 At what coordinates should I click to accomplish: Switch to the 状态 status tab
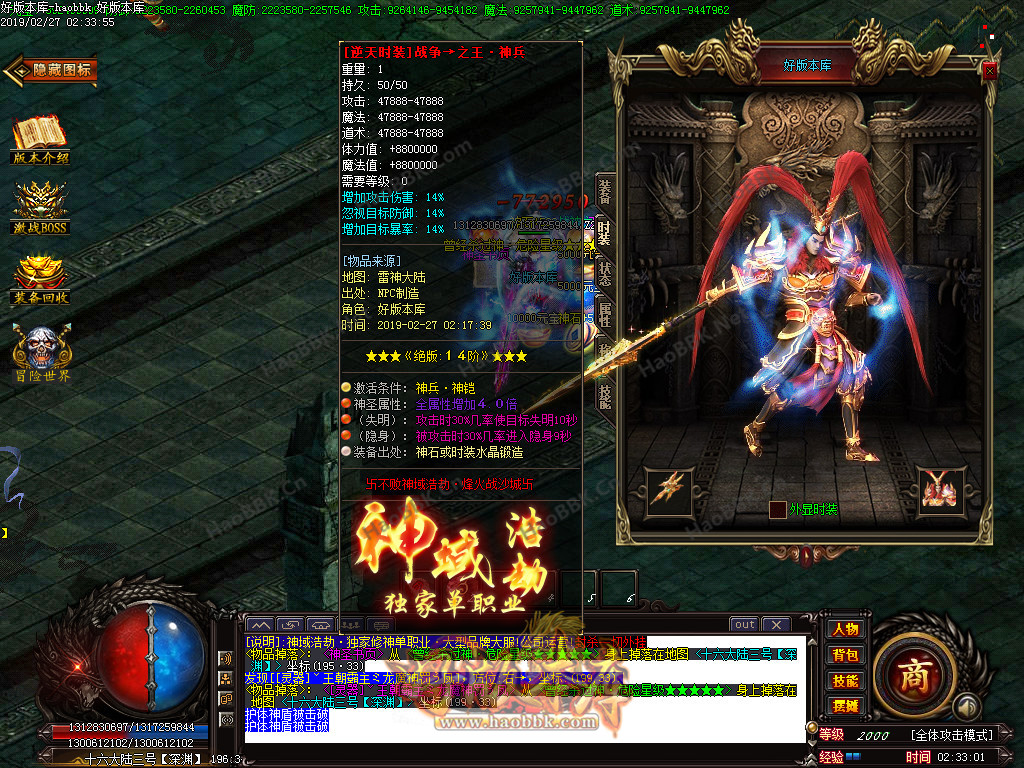(x=604, y=273)
